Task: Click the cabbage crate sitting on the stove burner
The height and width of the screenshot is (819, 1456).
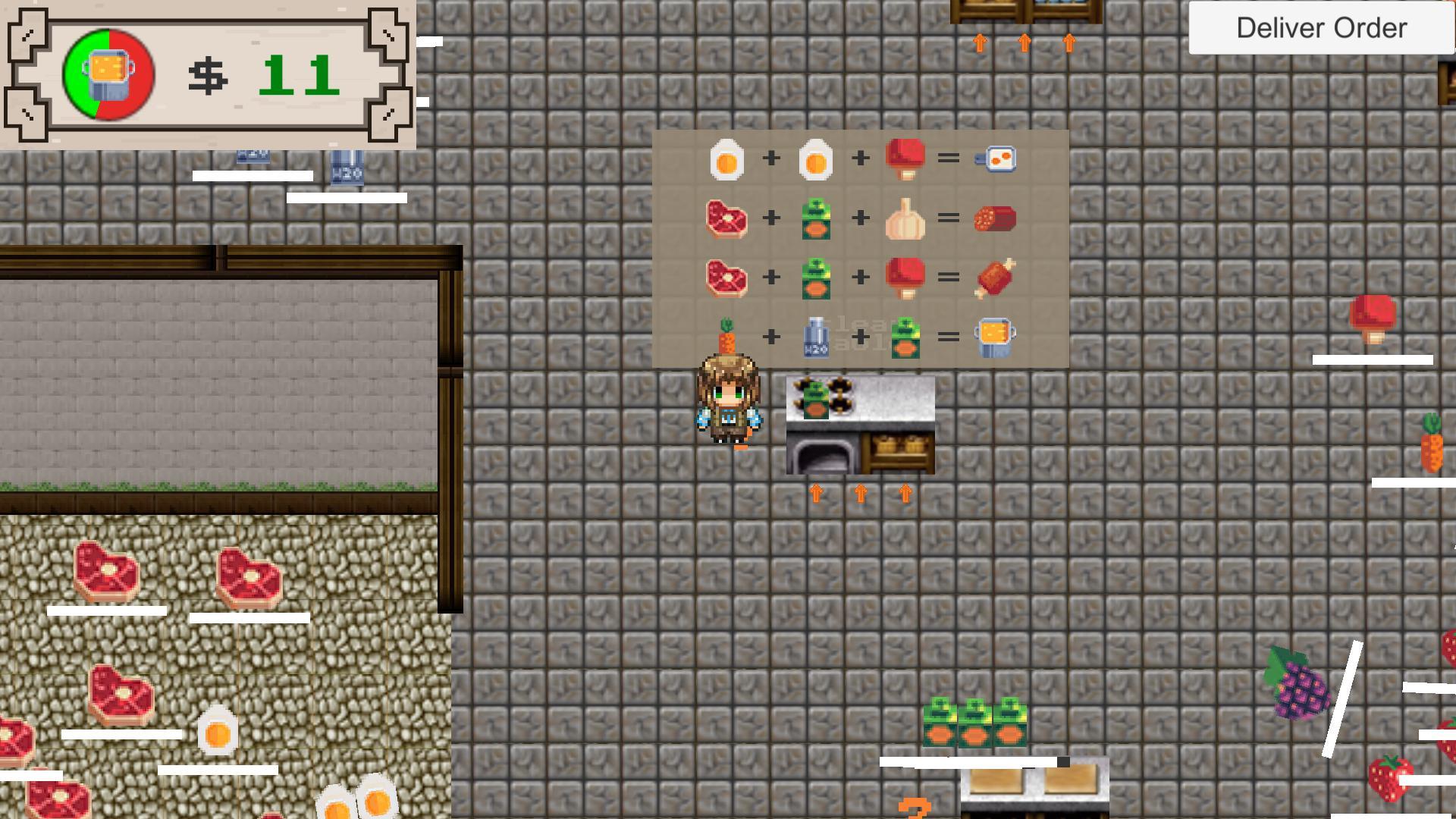Action: [815, 400]
